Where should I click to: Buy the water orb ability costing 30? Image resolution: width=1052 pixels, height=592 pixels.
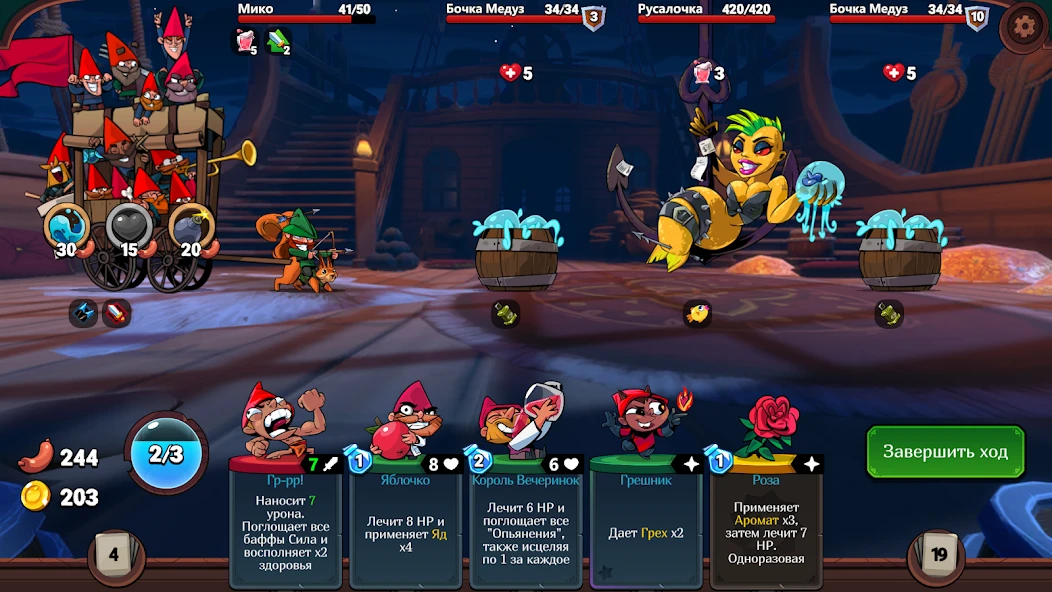pos(67,227)
